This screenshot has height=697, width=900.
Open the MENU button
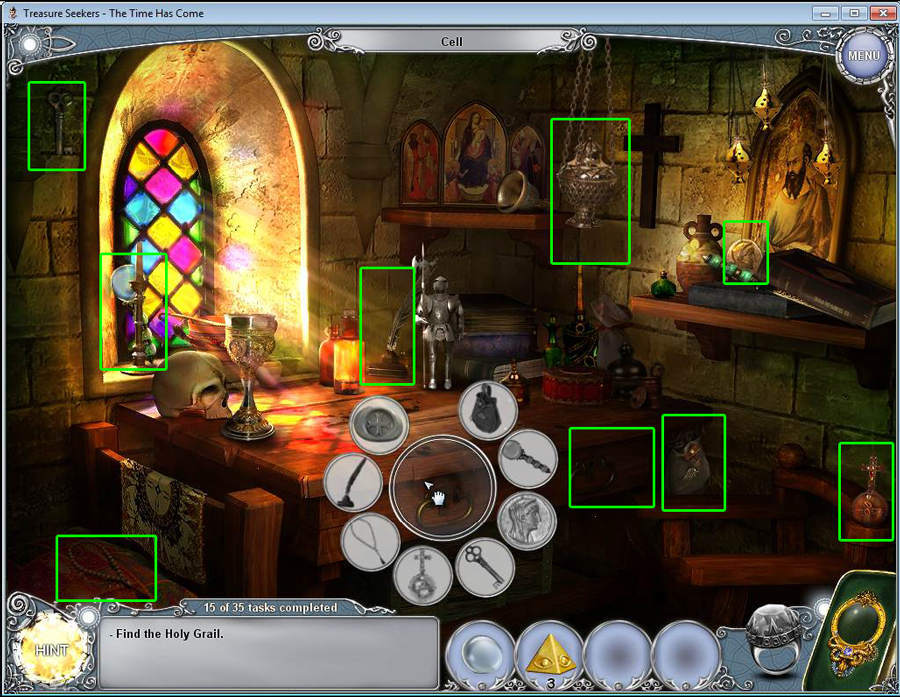click(863, 55)
